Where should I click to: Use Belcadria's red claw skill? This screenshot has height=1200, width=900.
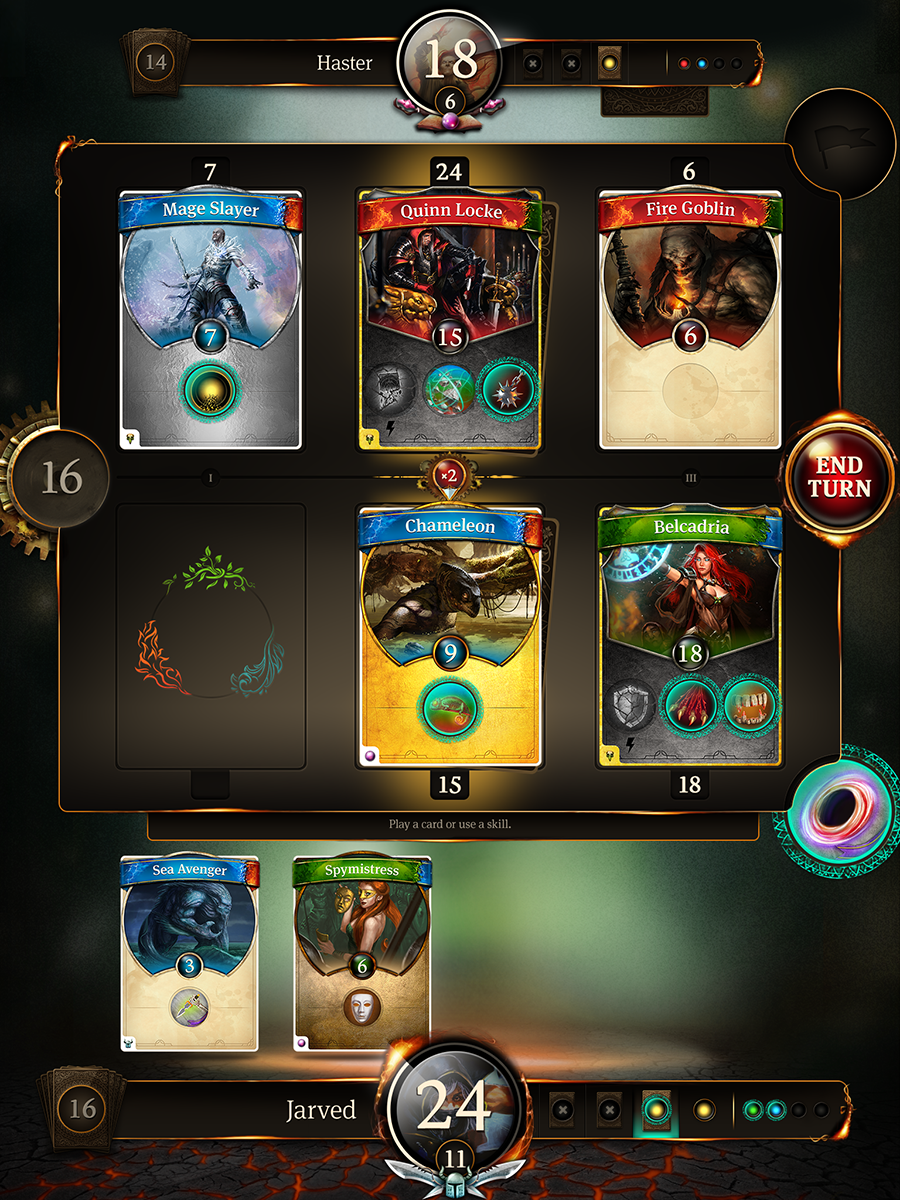pos(689,704)
